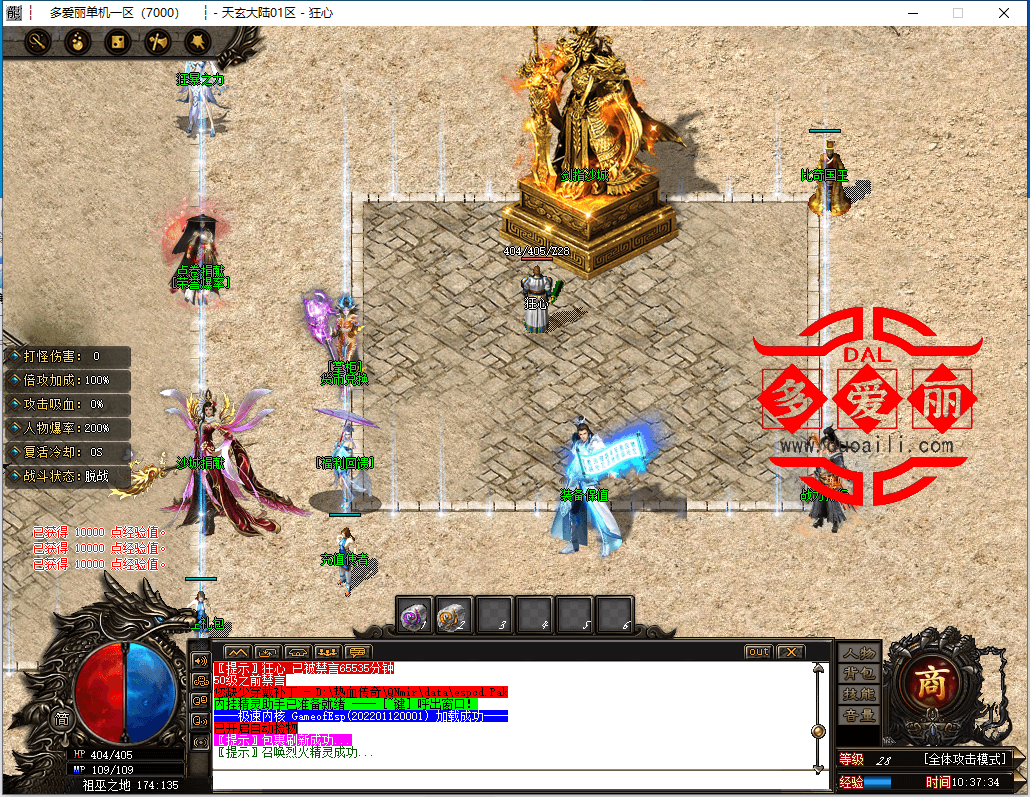Open the 背包 backpack panel
This screenshot has width=1030, height=797.
(x=859, y=674)
